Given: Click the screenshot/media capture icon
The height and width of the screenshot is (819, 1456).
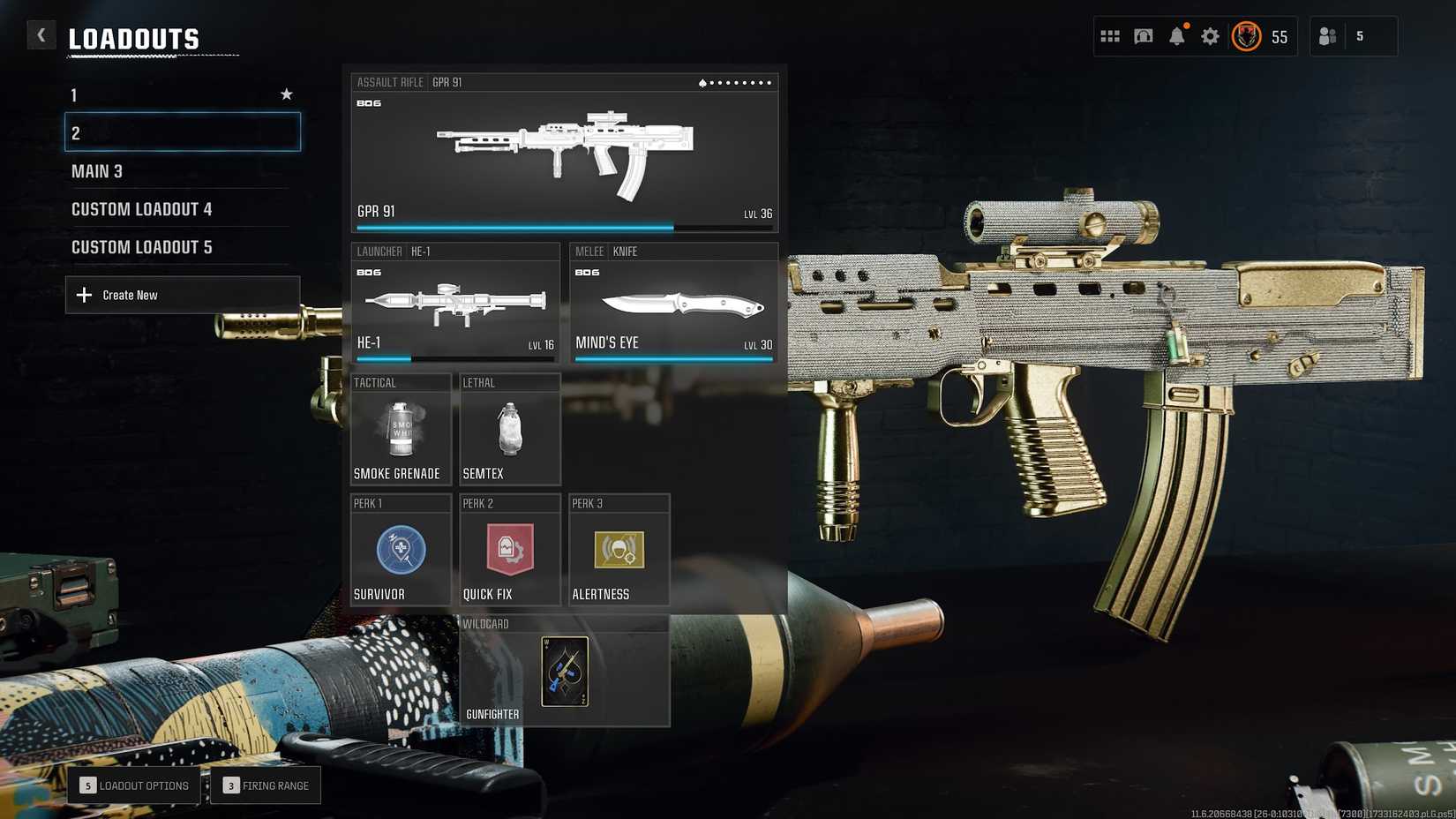Looking at the screenshot, I should [x=1143, y=36].
